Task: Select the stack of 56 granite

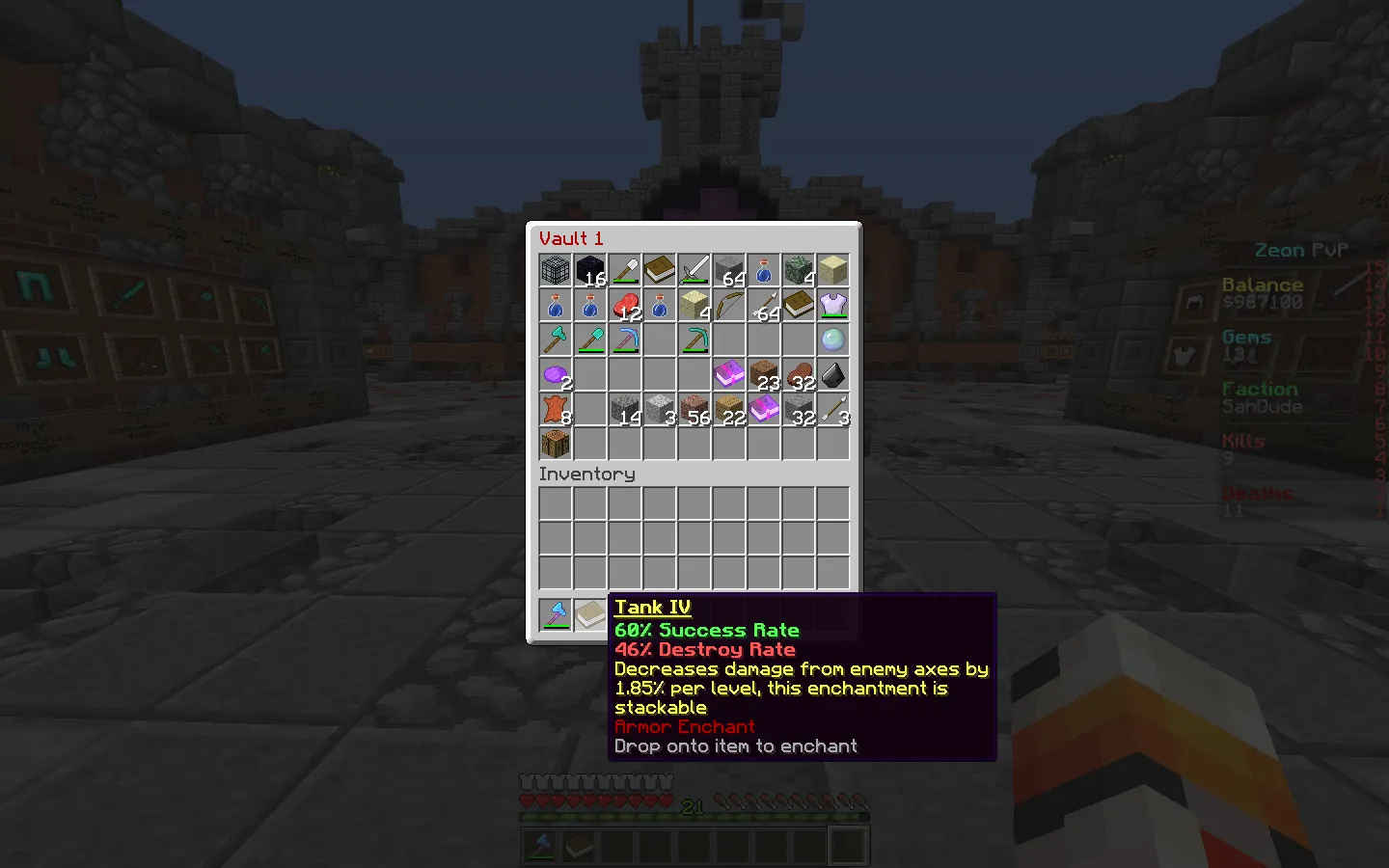Action: coord(694,410)
